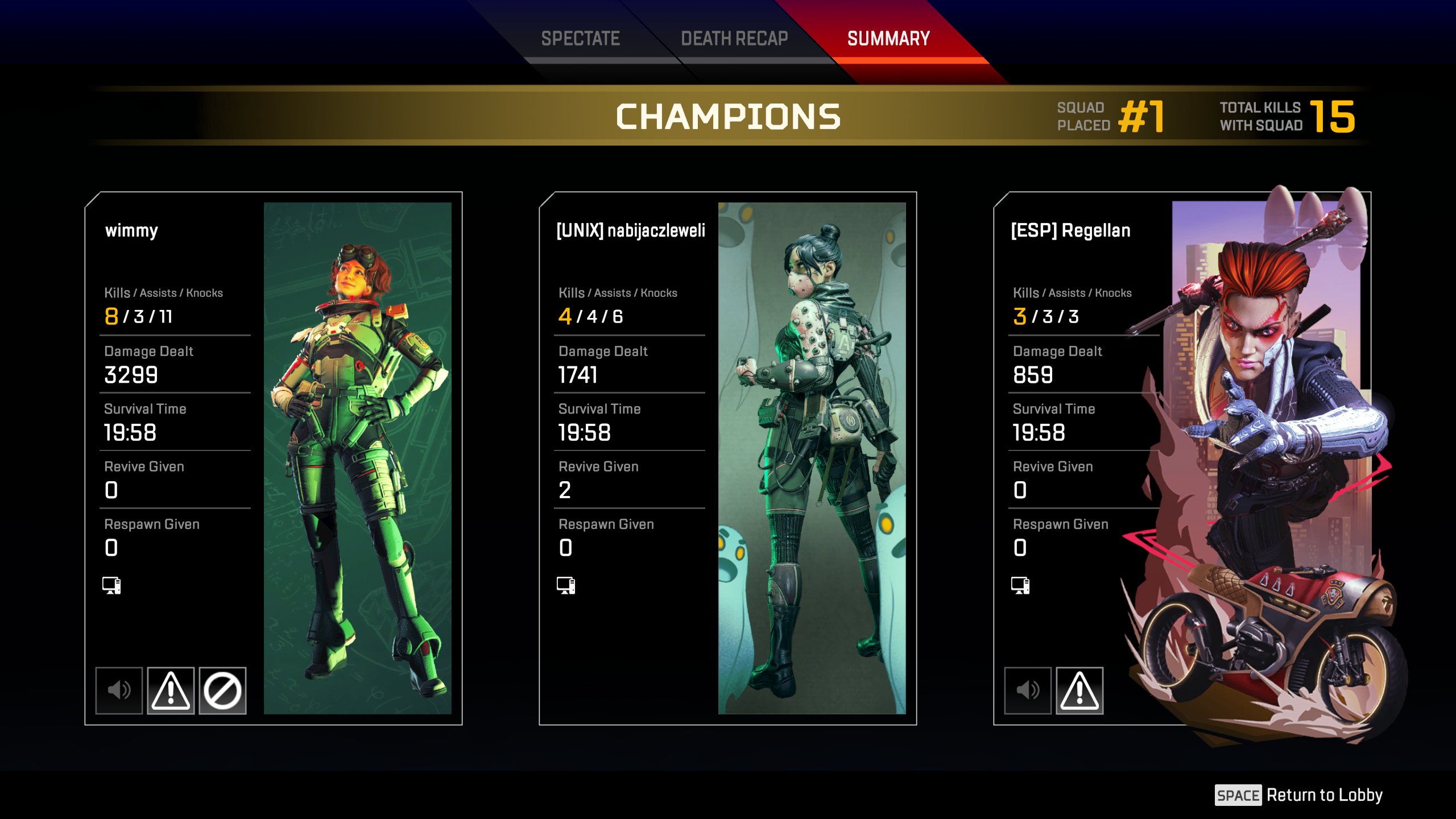This screenshot has width=1456, height=819.
Task: Select wimmy's player card name
Action: (131, 230)
